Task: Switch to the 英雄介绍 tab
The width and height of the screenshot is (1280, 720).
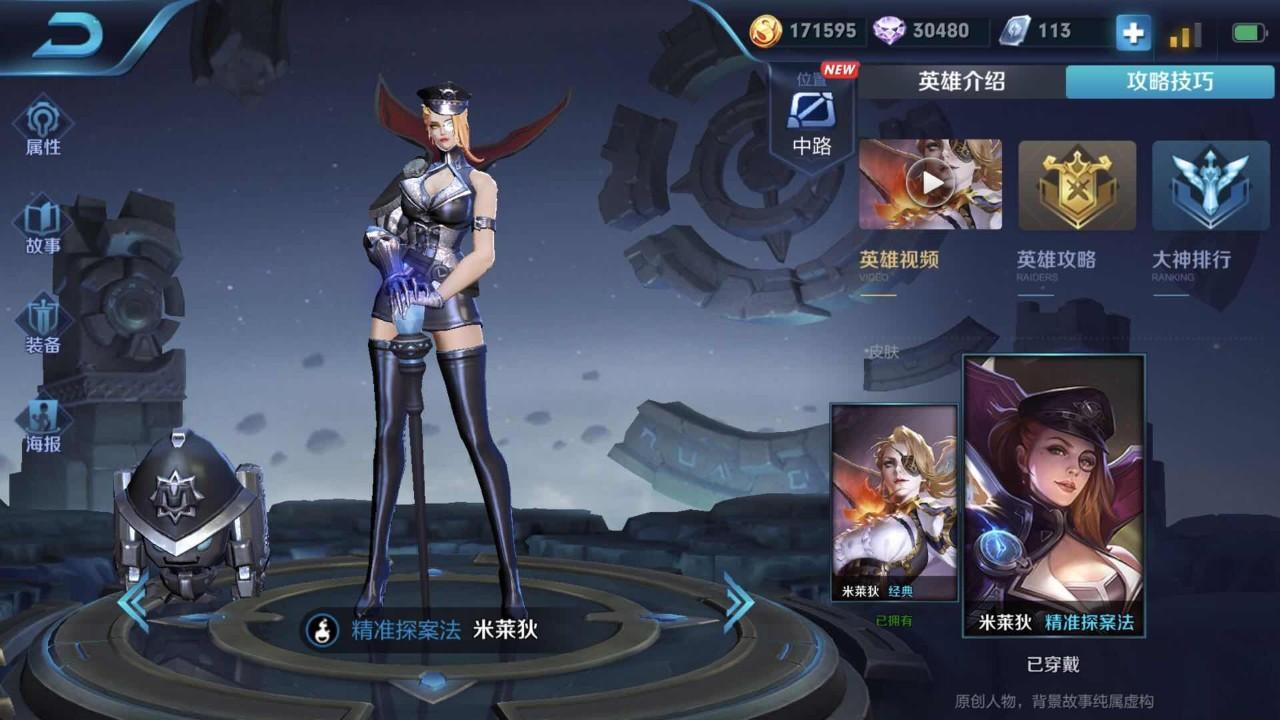Action: point(961,82)
